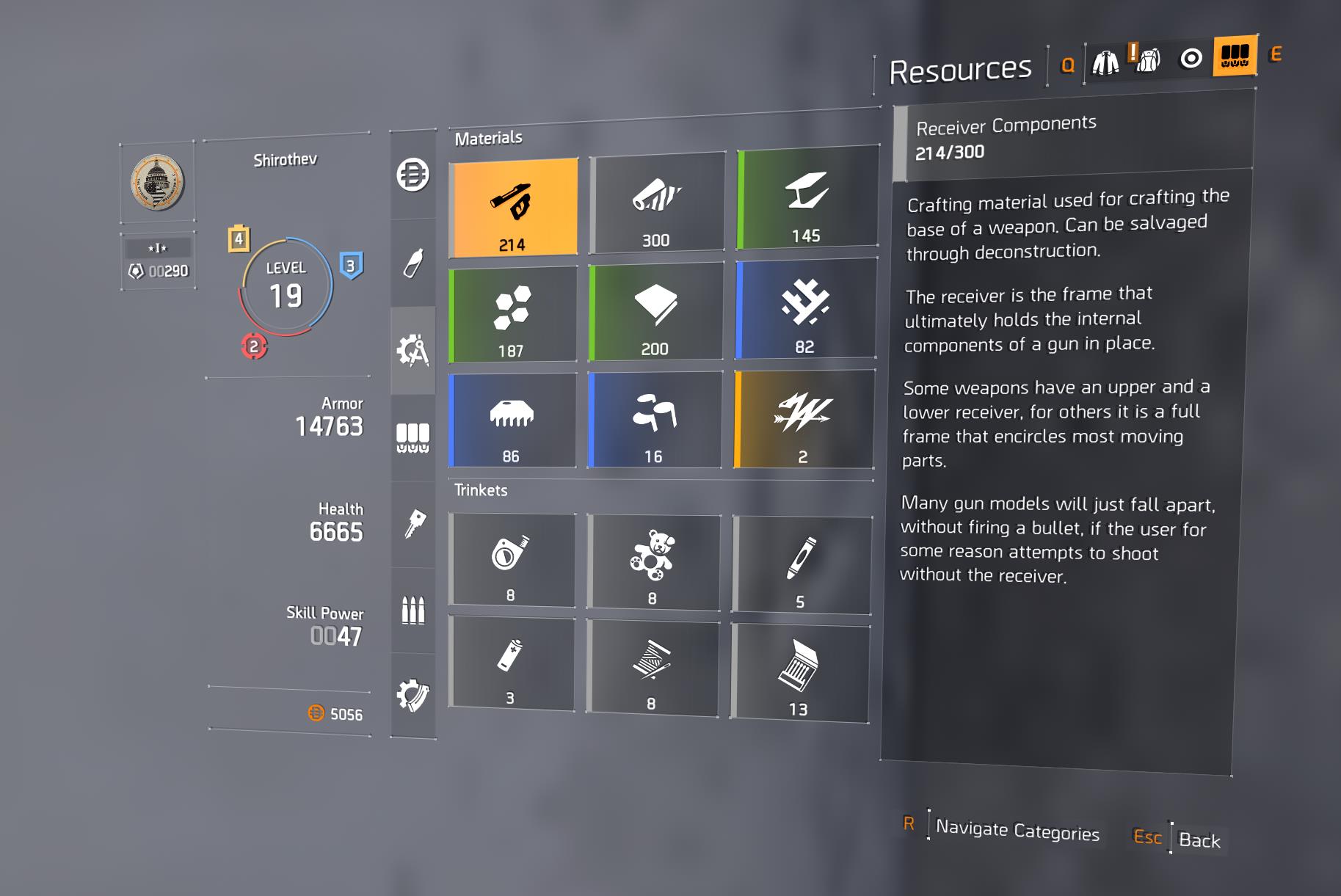Open the currency icon at sidebar top
The height and width of the screenshot is (896, 1341).
coord(413,174)
